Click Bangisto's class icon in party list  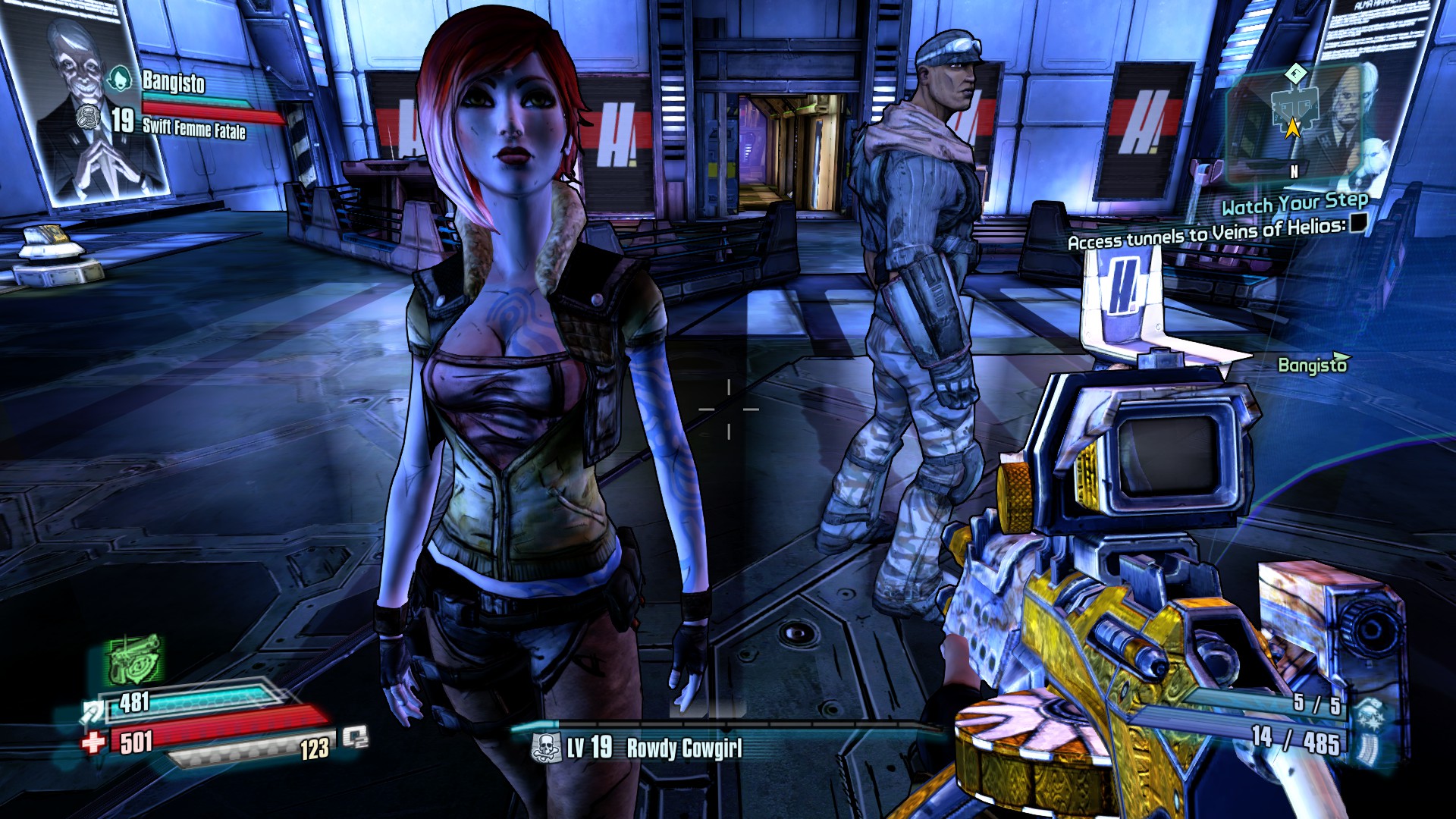(x=119, y=79)
